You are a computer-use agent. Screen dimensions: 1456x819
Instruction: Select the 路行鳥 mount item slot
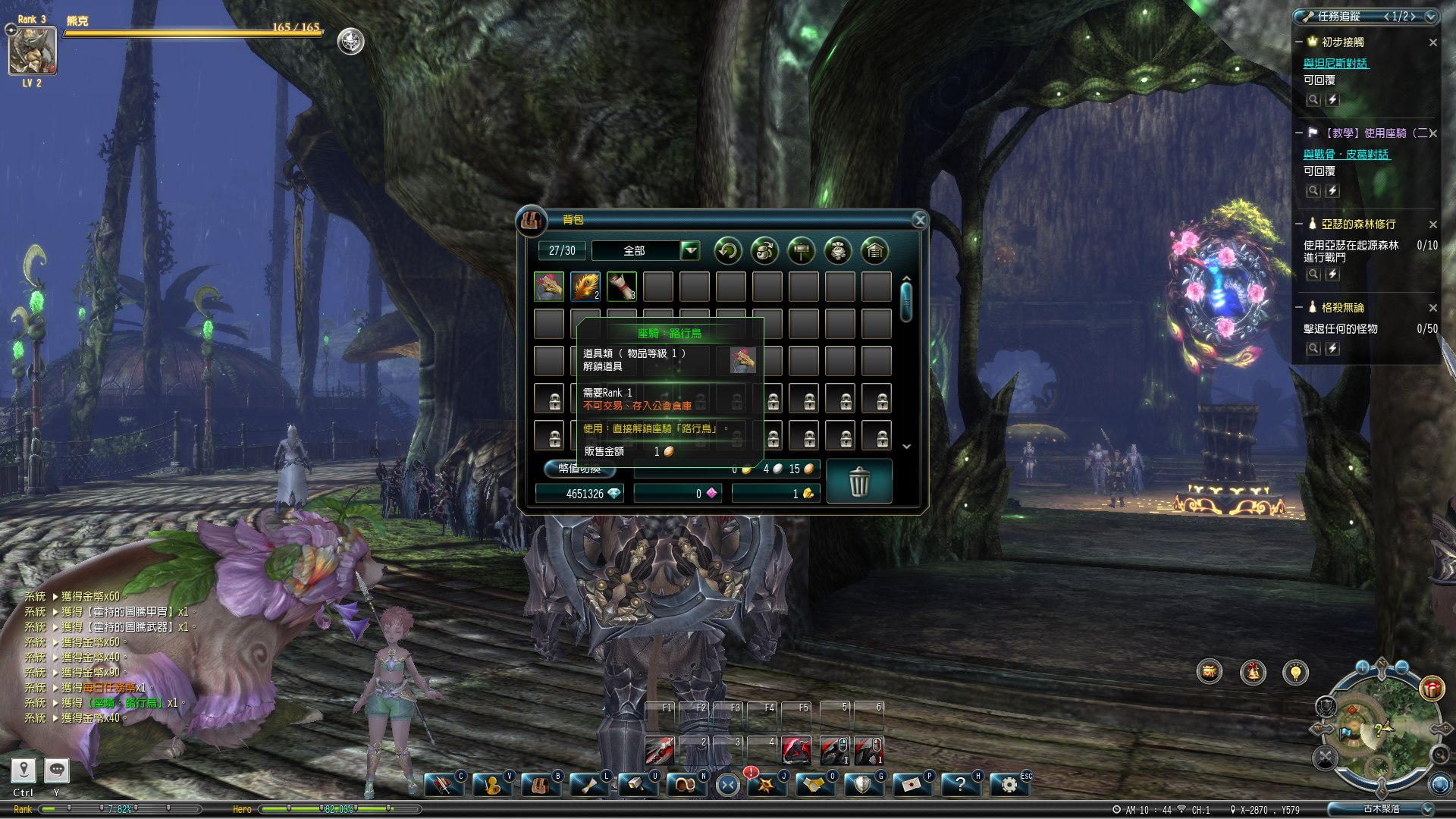549,287
